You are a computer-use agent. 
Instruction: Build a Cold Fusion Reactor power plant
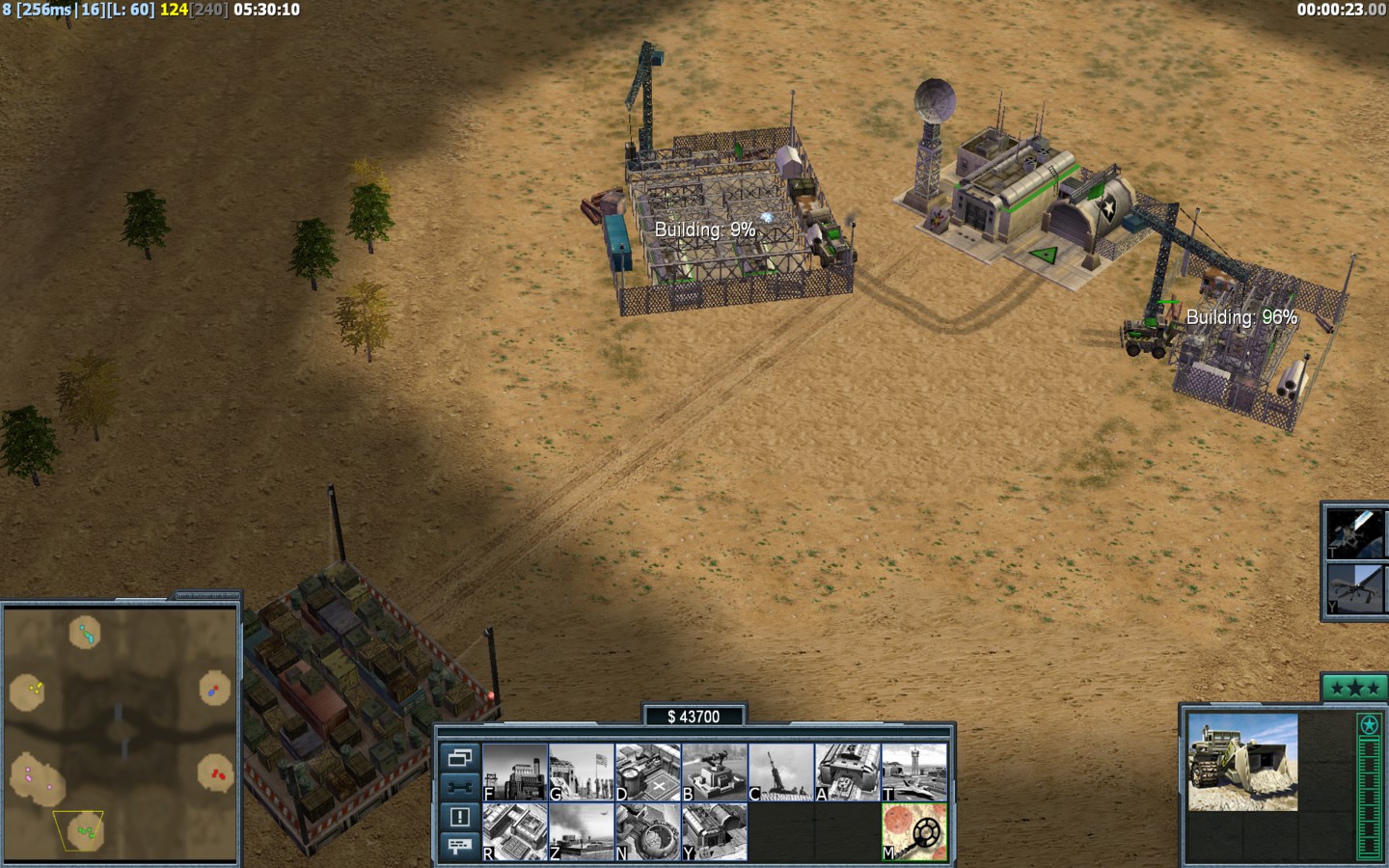(515, 772)
